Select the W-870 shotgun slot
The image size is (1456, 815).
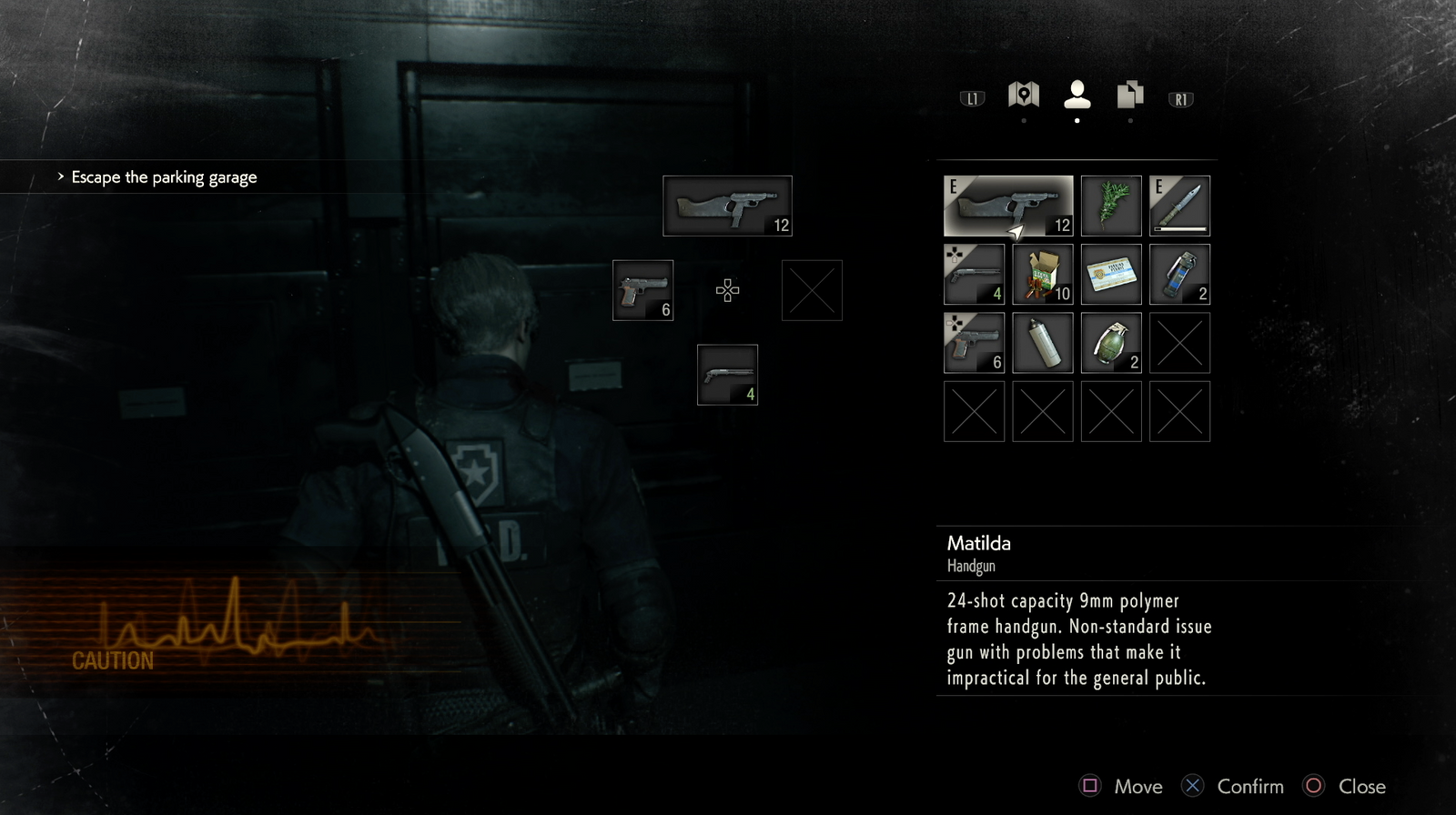974,274
